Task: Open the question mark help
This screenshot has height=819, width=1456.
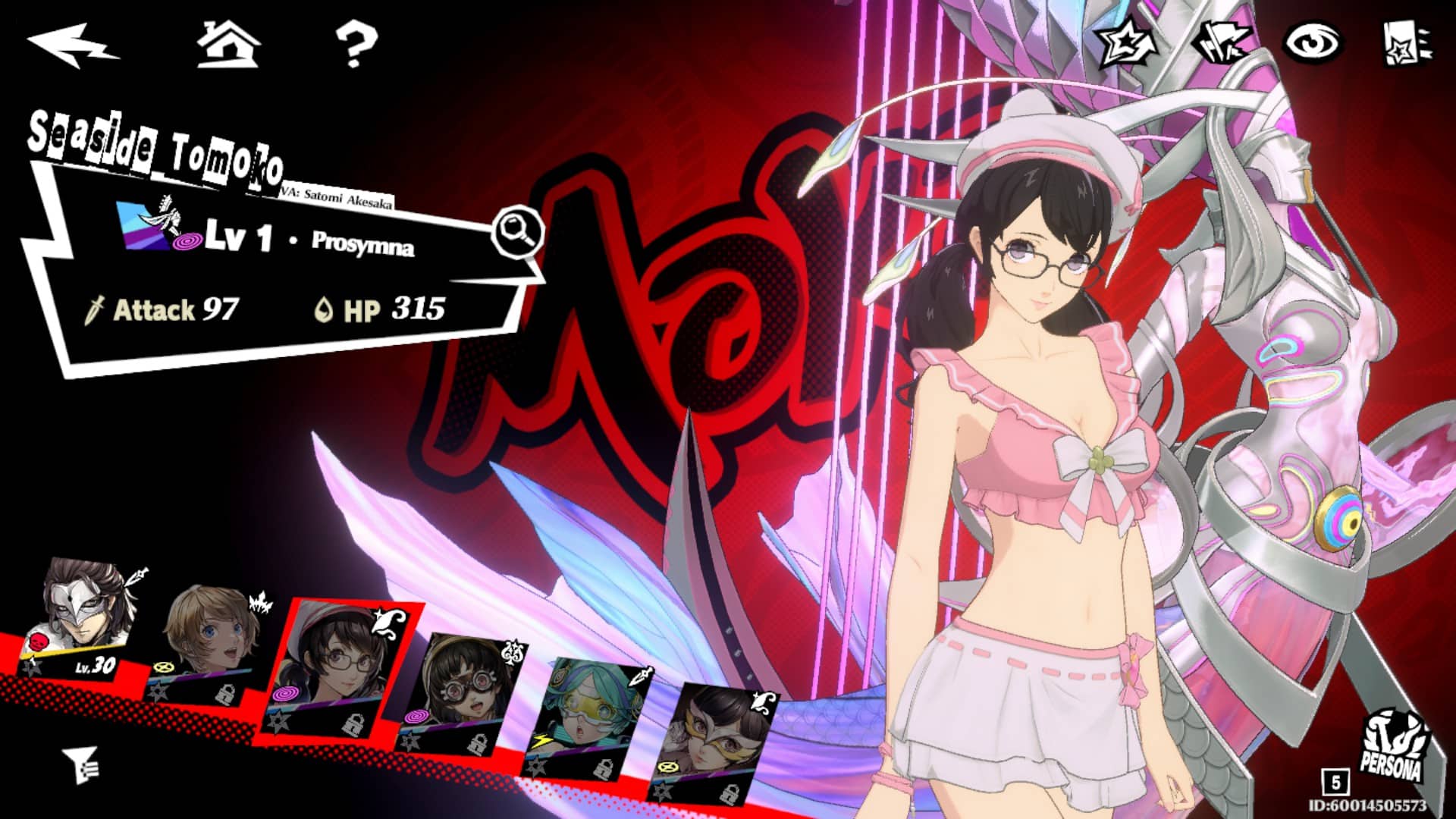Action: [356, 44]
